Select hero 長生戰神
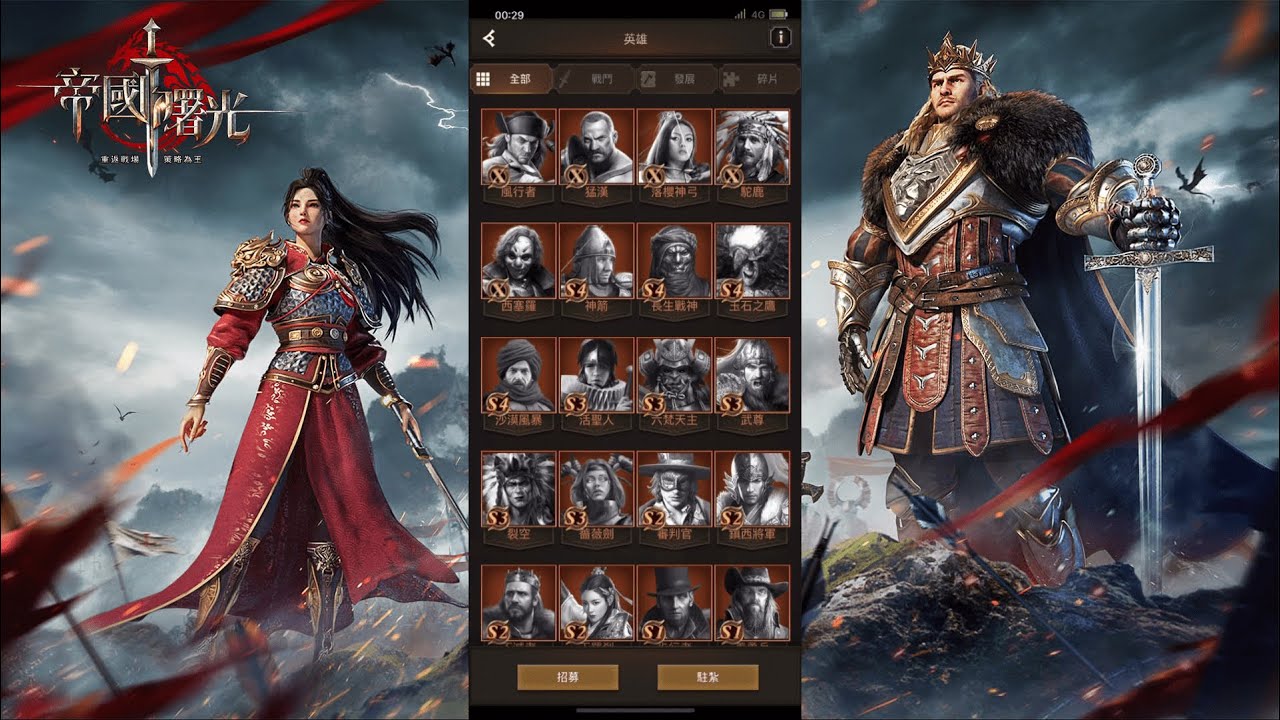 tap(674, 260)
